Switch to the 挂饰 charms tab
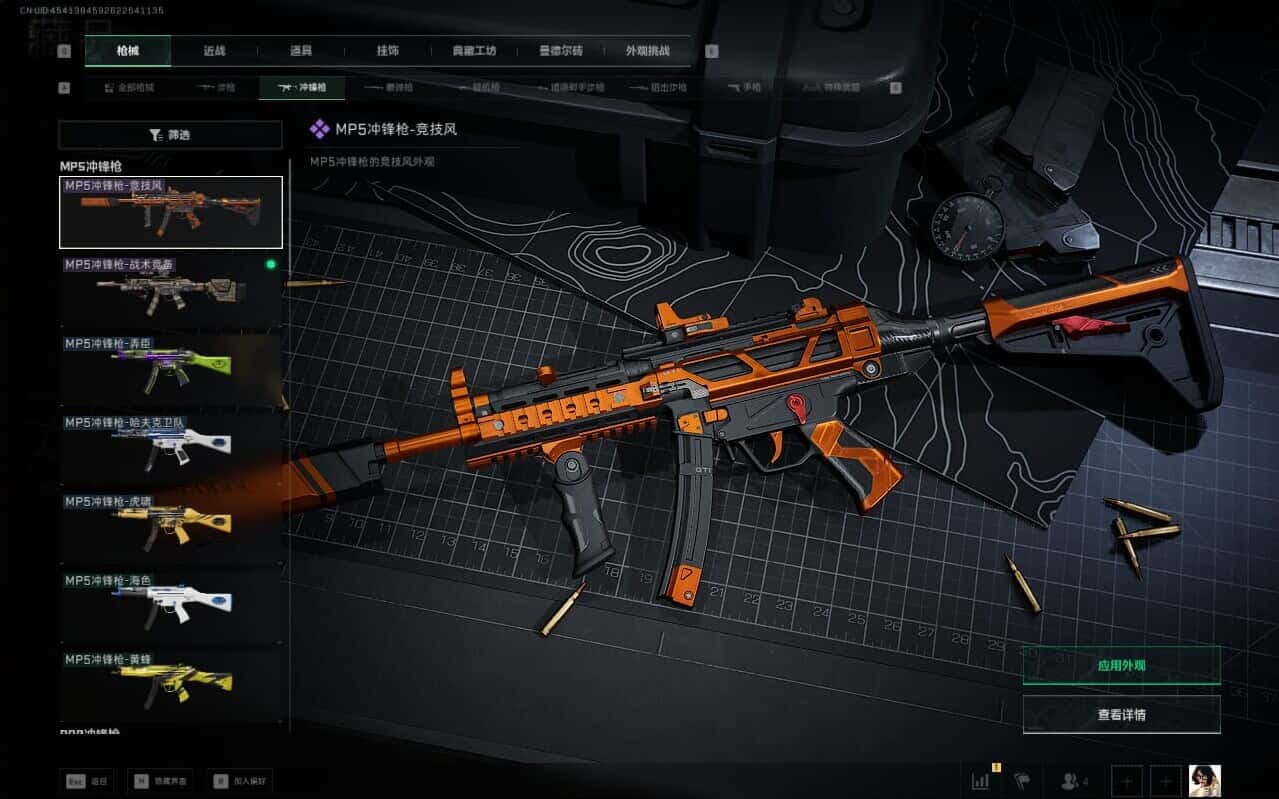 coord(388,51)
